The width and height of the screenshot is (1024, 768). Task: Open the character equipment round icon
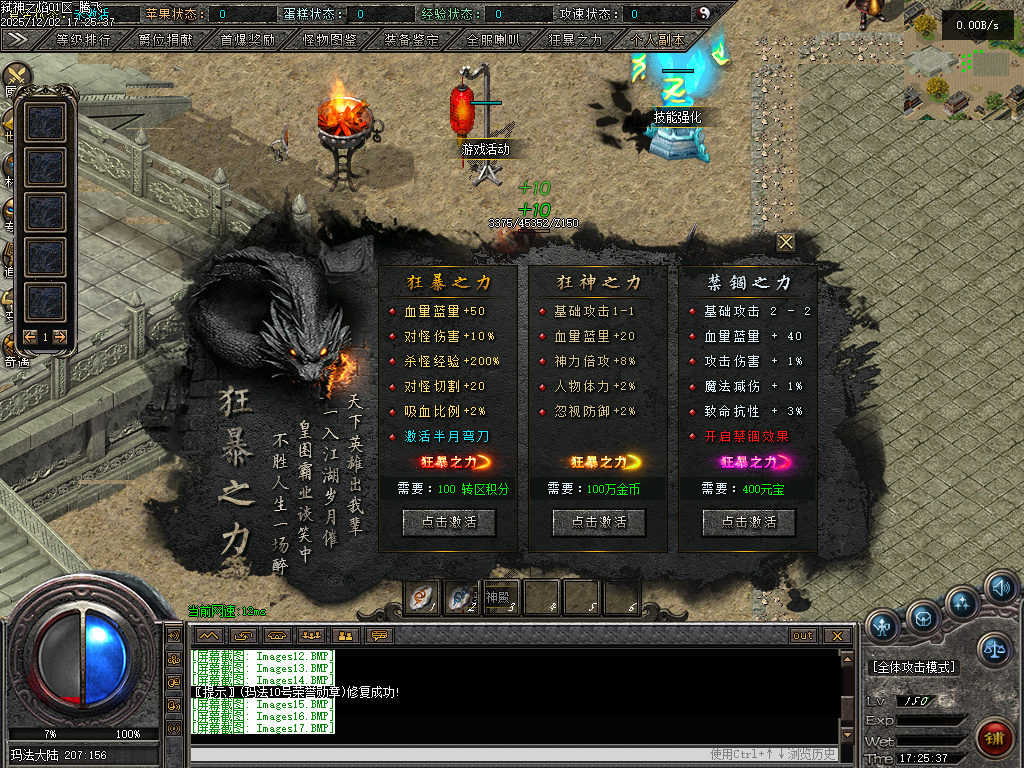pos(882,626)
